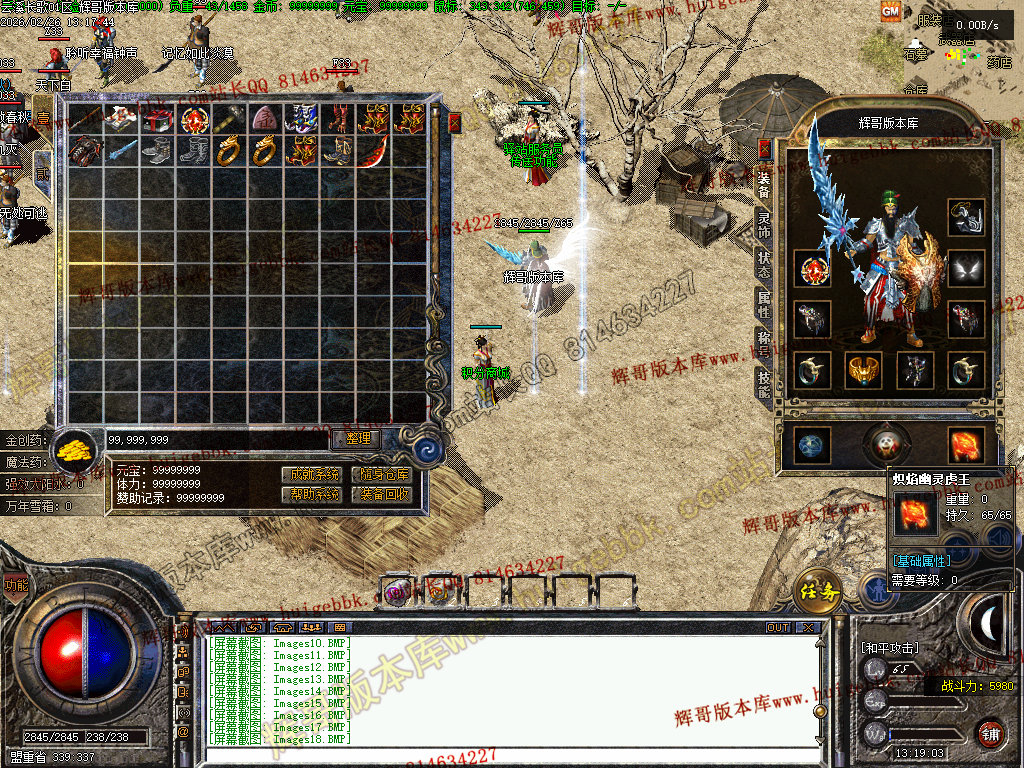Viewport: 1024px width, 768px height.
Task: Select the blue ice sword item in bag
Action: coord(121,152)
